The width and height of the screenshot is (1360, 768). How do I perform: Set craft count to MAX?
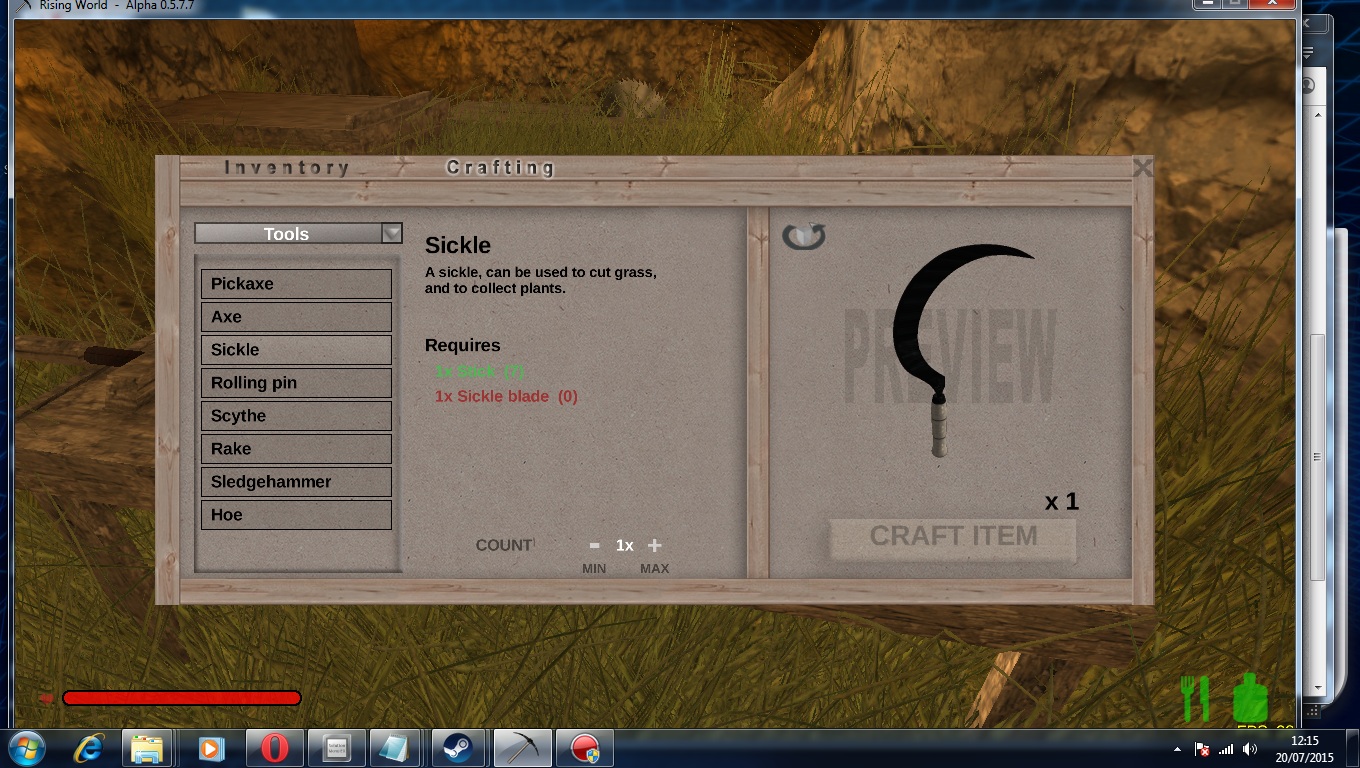(655, 569)
